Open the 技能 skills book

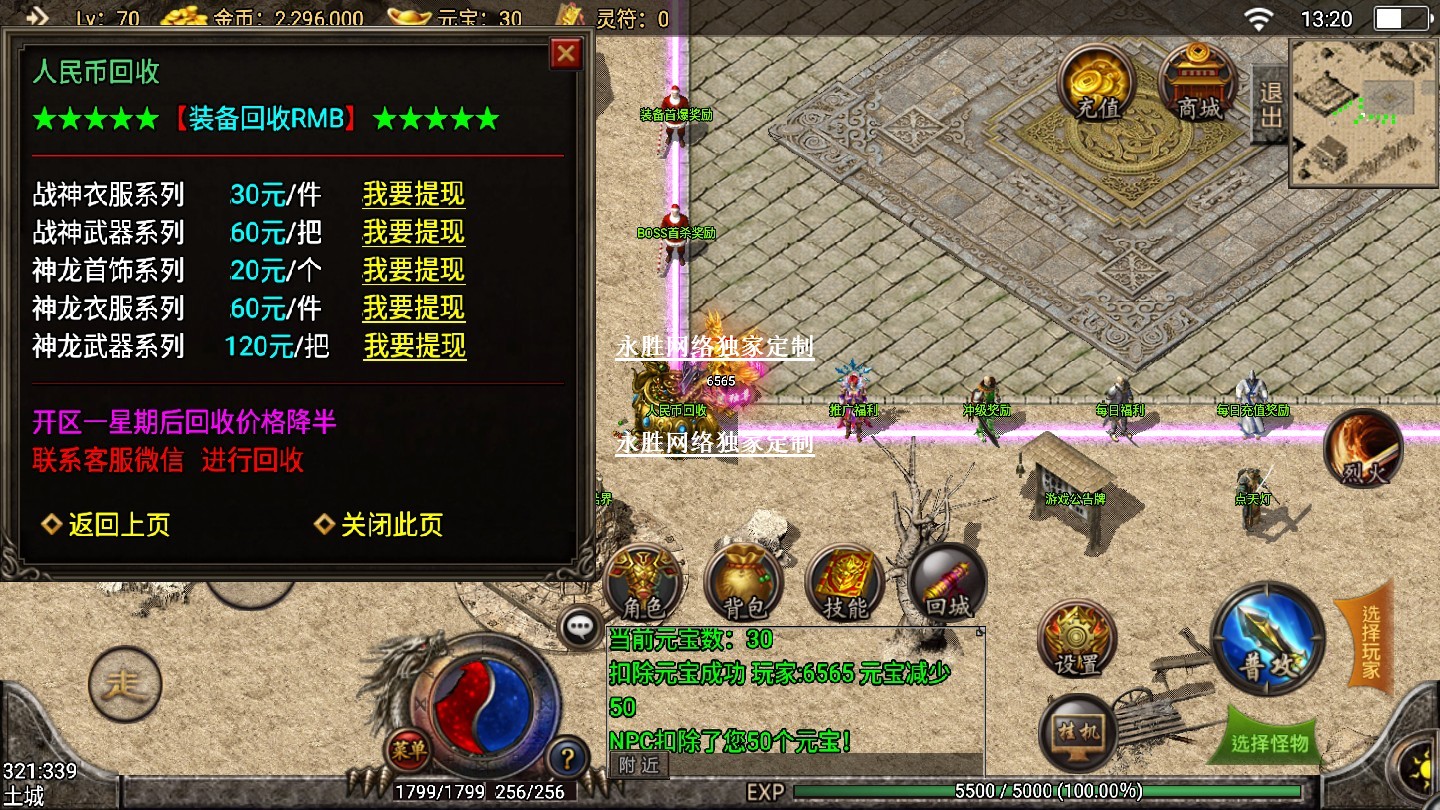[844, 584]
